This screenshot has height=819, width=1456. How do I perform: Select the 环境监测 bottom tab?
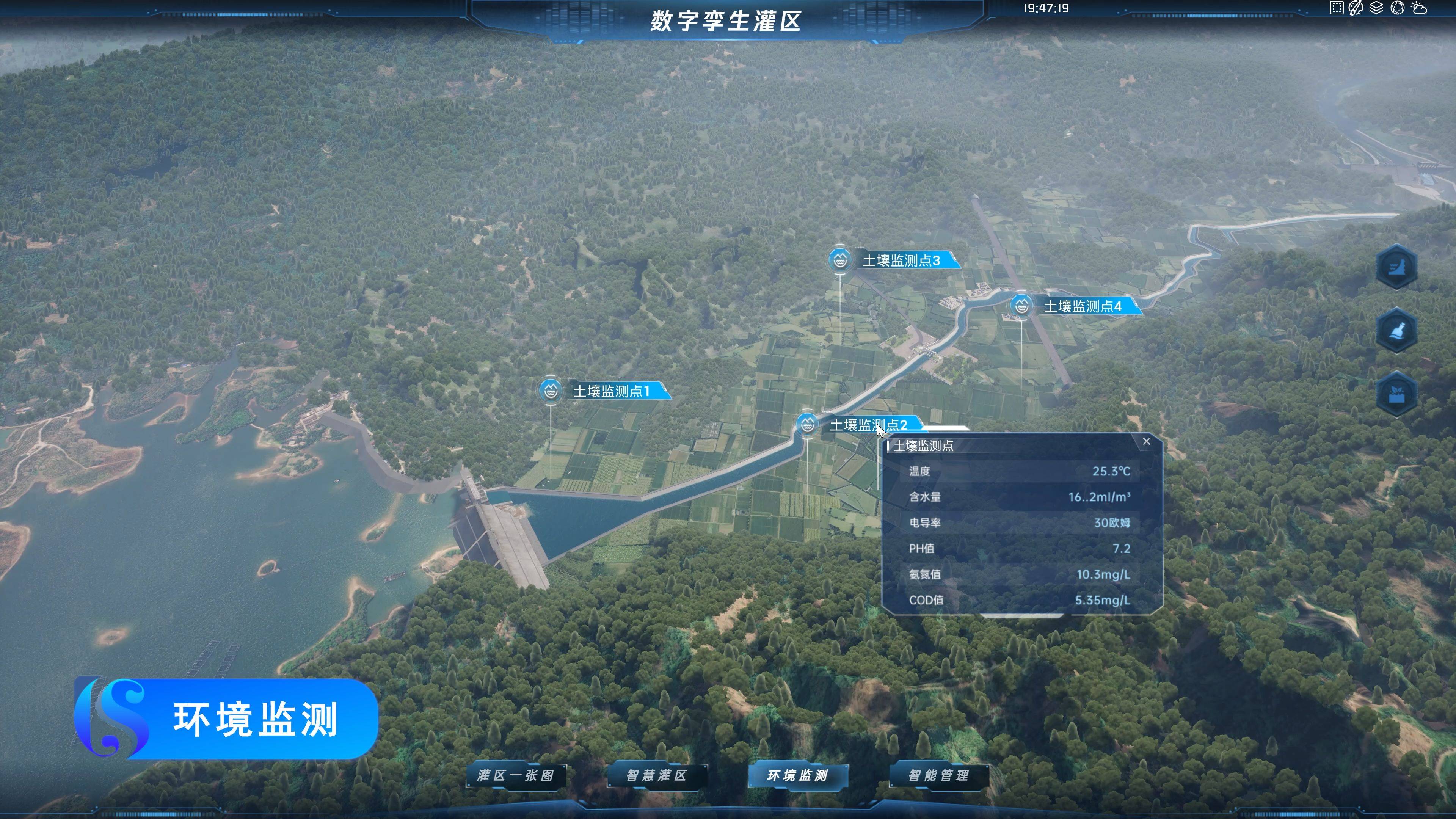click(797, 775)
